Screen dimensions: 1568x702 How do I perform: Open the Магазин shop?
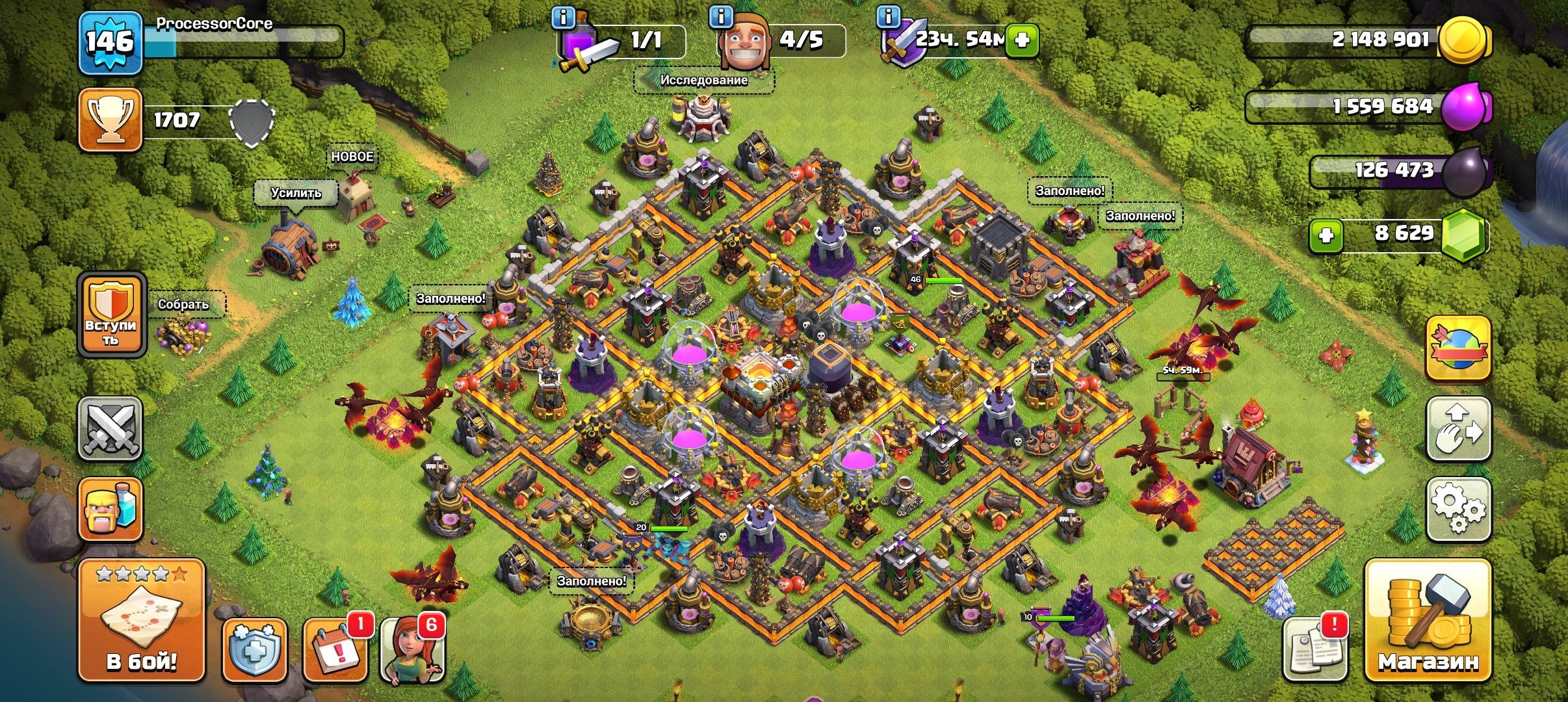[x=1428, y=621]
